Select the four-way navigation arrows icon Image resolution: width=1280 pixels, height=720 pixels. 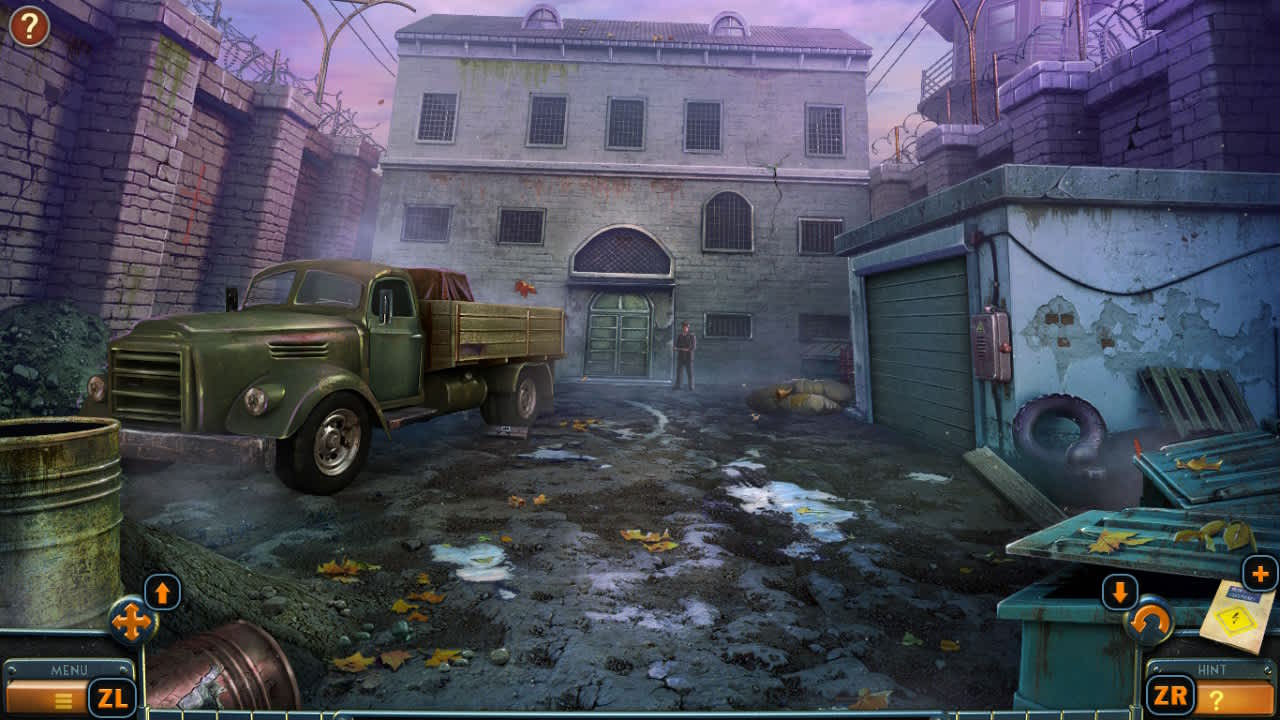coord(129,623)
